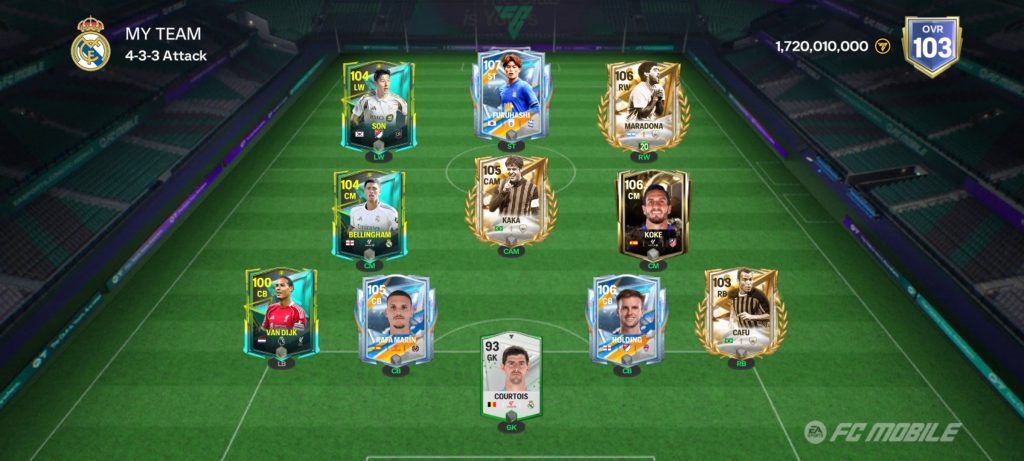1024x461 pixels.
Task: Choose the Van Dijk defender card
Action: tap(281, 311)
